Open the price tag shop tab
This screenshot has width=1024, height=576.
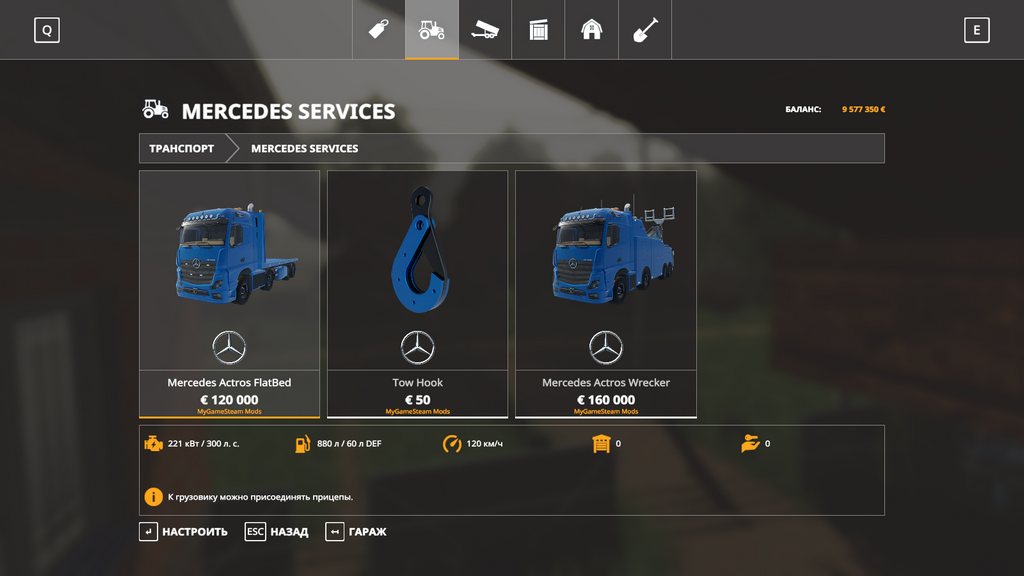click(x=378, y=30)
